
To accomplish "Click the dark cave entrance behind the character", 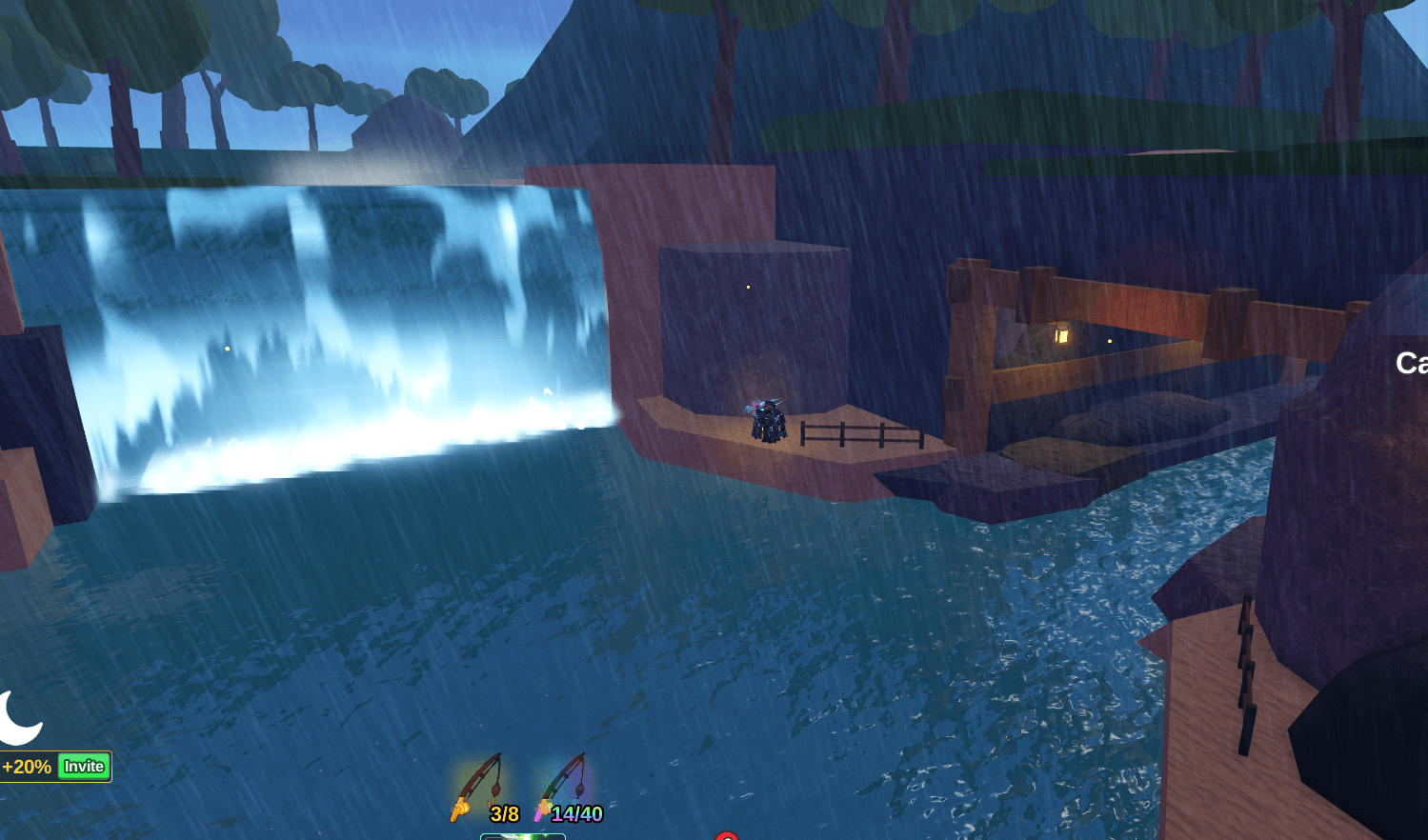I will coord(753,324).
